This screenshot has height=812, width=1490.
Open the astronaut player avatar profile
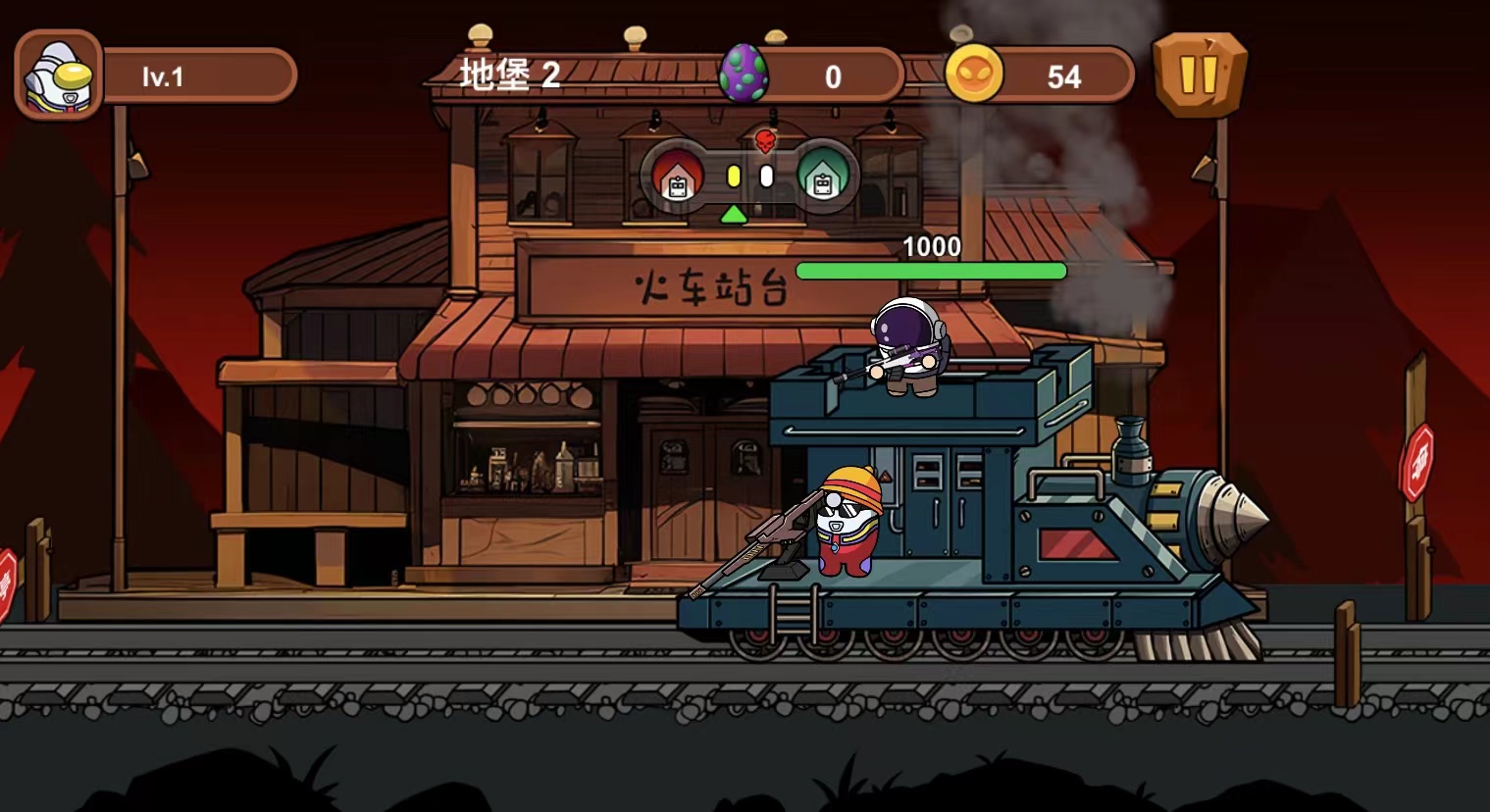click(59, 76)
